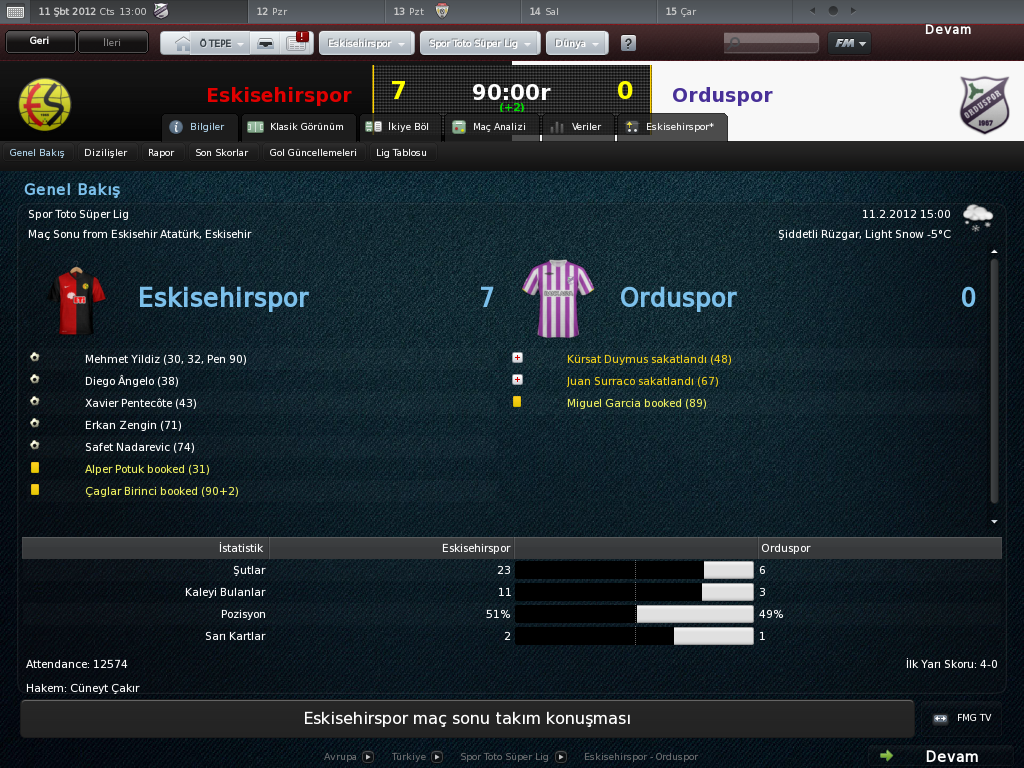Switch to the Bilgiler tab
The image size is (1024, 768).
click(200, 127)
